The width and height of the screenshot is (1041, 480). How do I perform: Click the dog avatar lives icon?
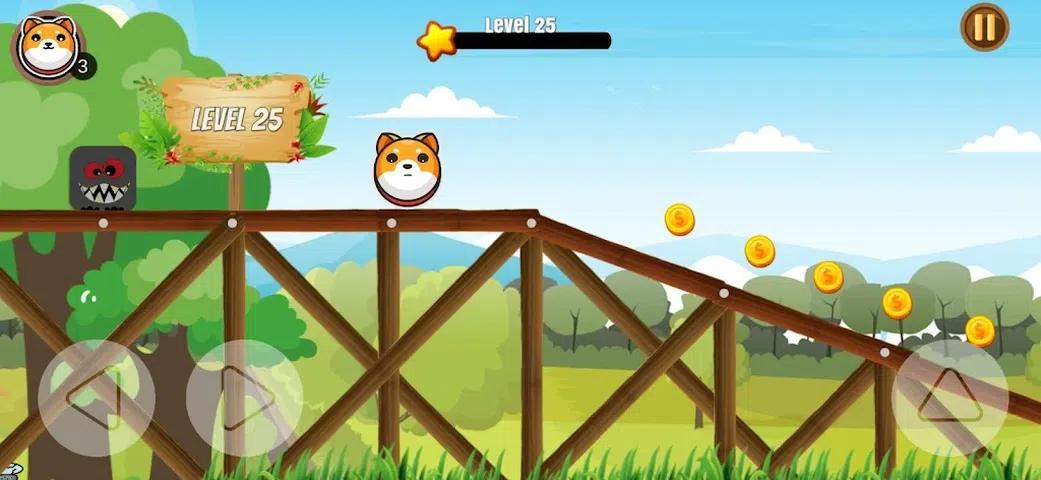[x=46, y=45]
